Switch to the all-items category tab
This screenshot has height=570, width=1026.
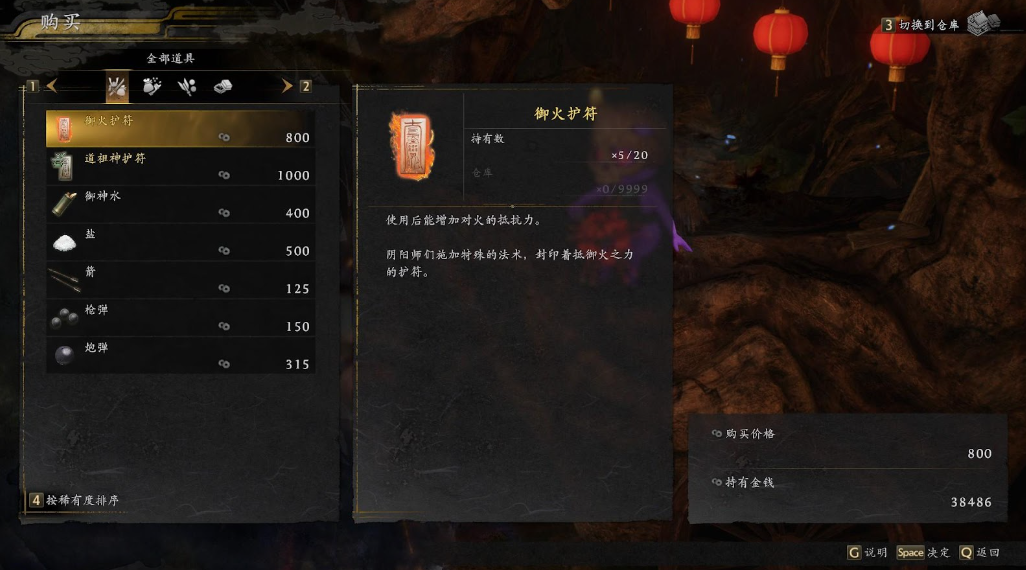pyautogui.click(x=117, y=87)
